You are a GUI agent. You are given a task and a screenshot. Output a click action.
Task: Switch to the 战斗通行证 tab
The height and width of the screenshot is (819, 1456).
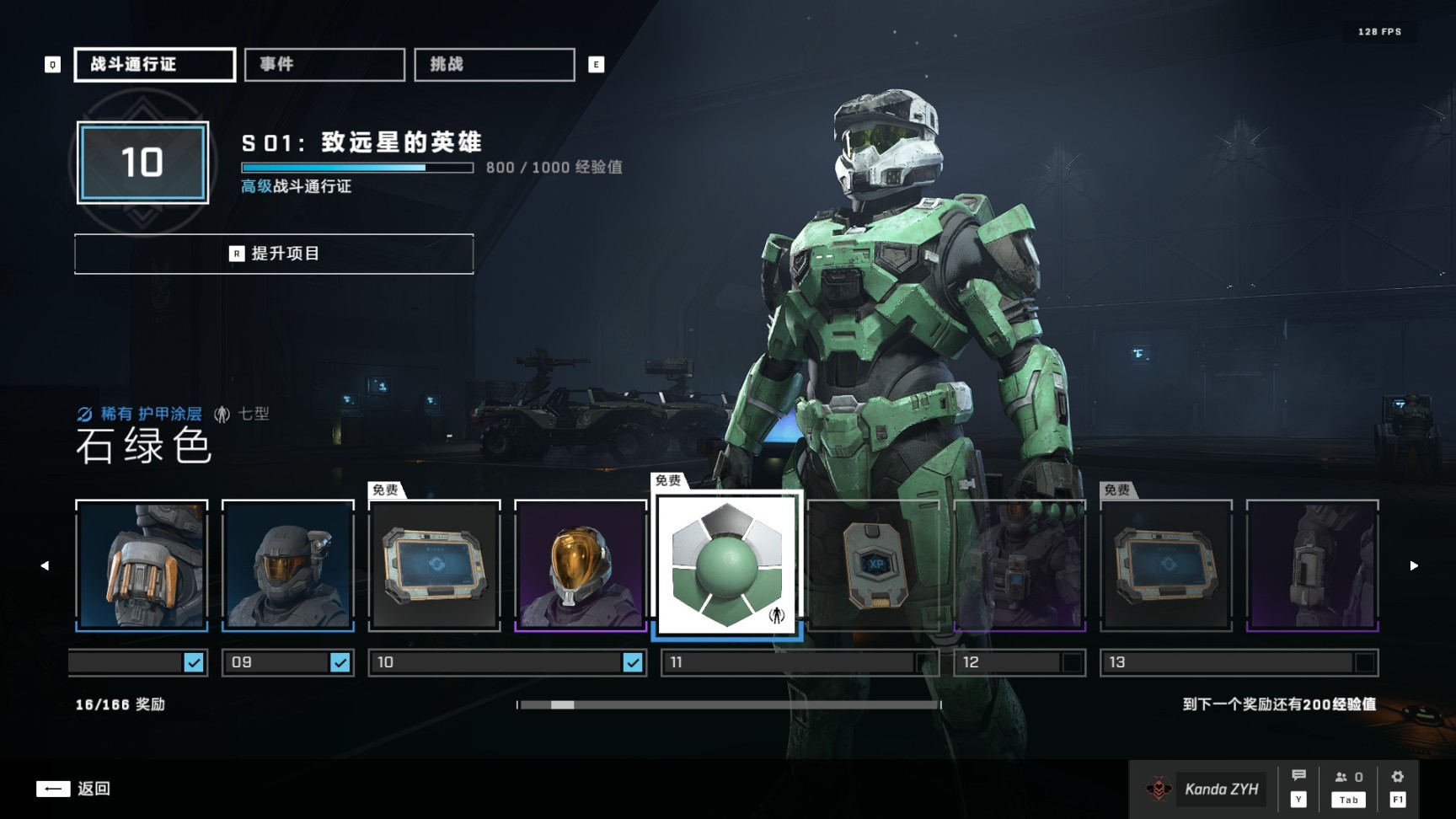(x=155, y=65)
